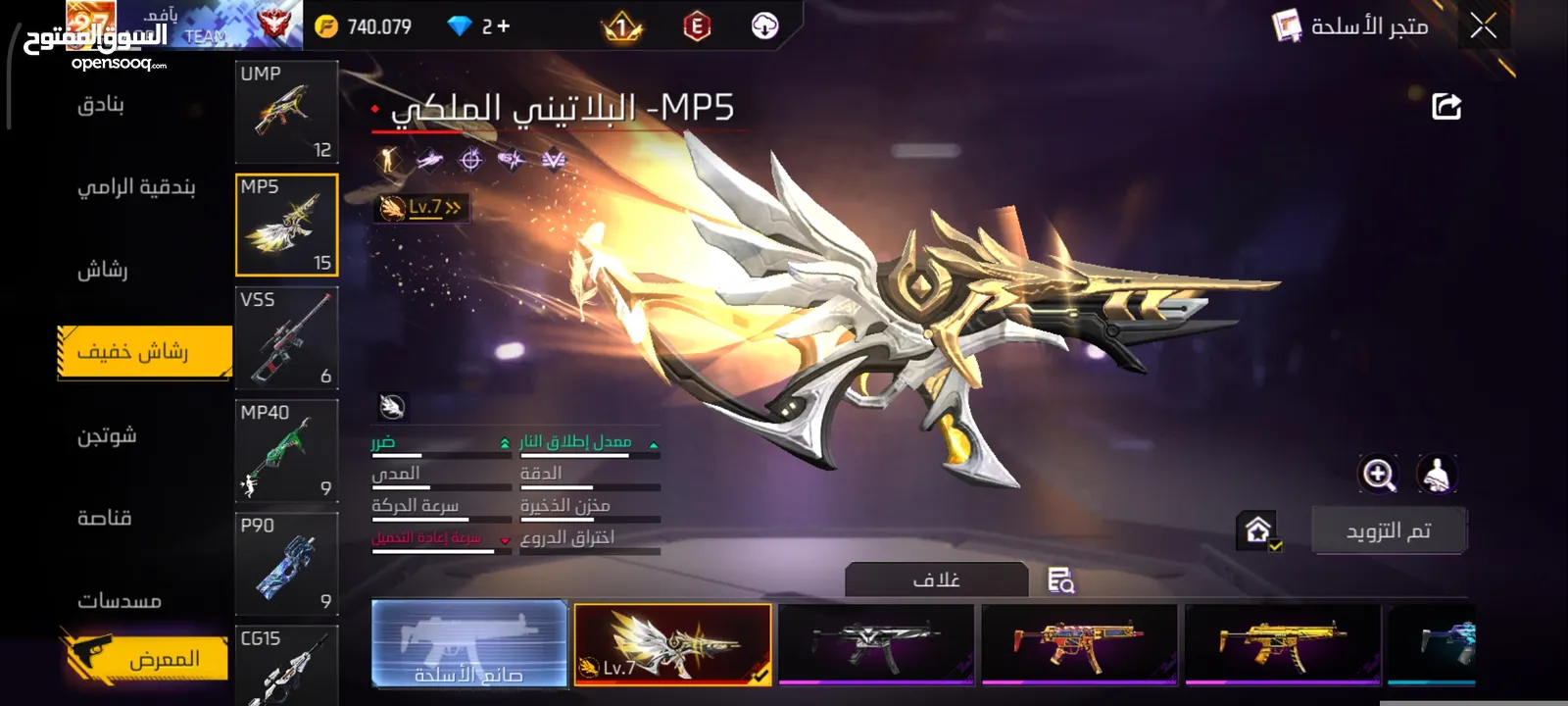Screen dimensions: 1568x706
Task: Show the مسدسات category
Action: [x=120, y=600]
